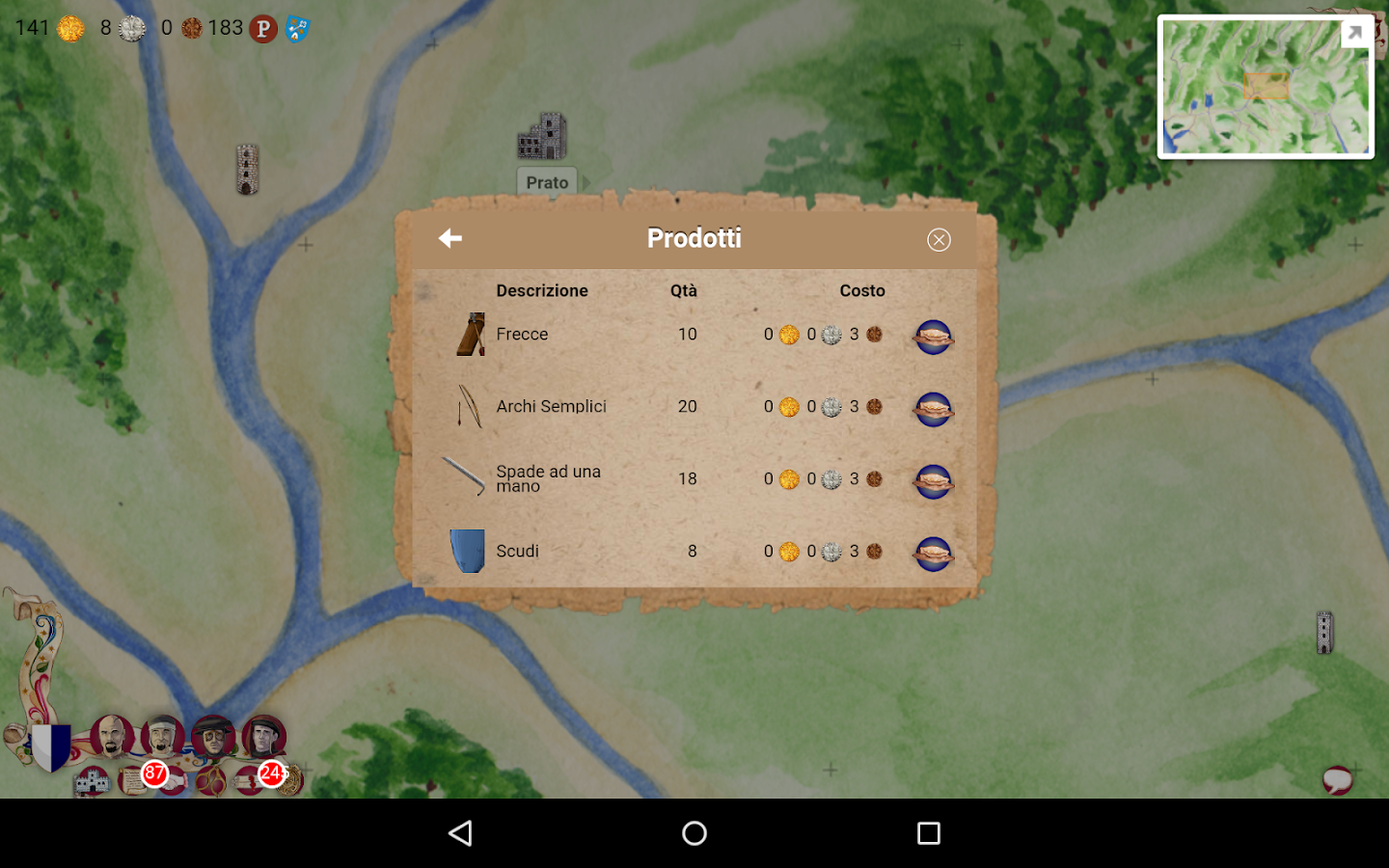This screenshot has height=868, width=1389.
Task: Buy Frecce with its purchase button
Action: pyautogui.click(x=933, y=337)
